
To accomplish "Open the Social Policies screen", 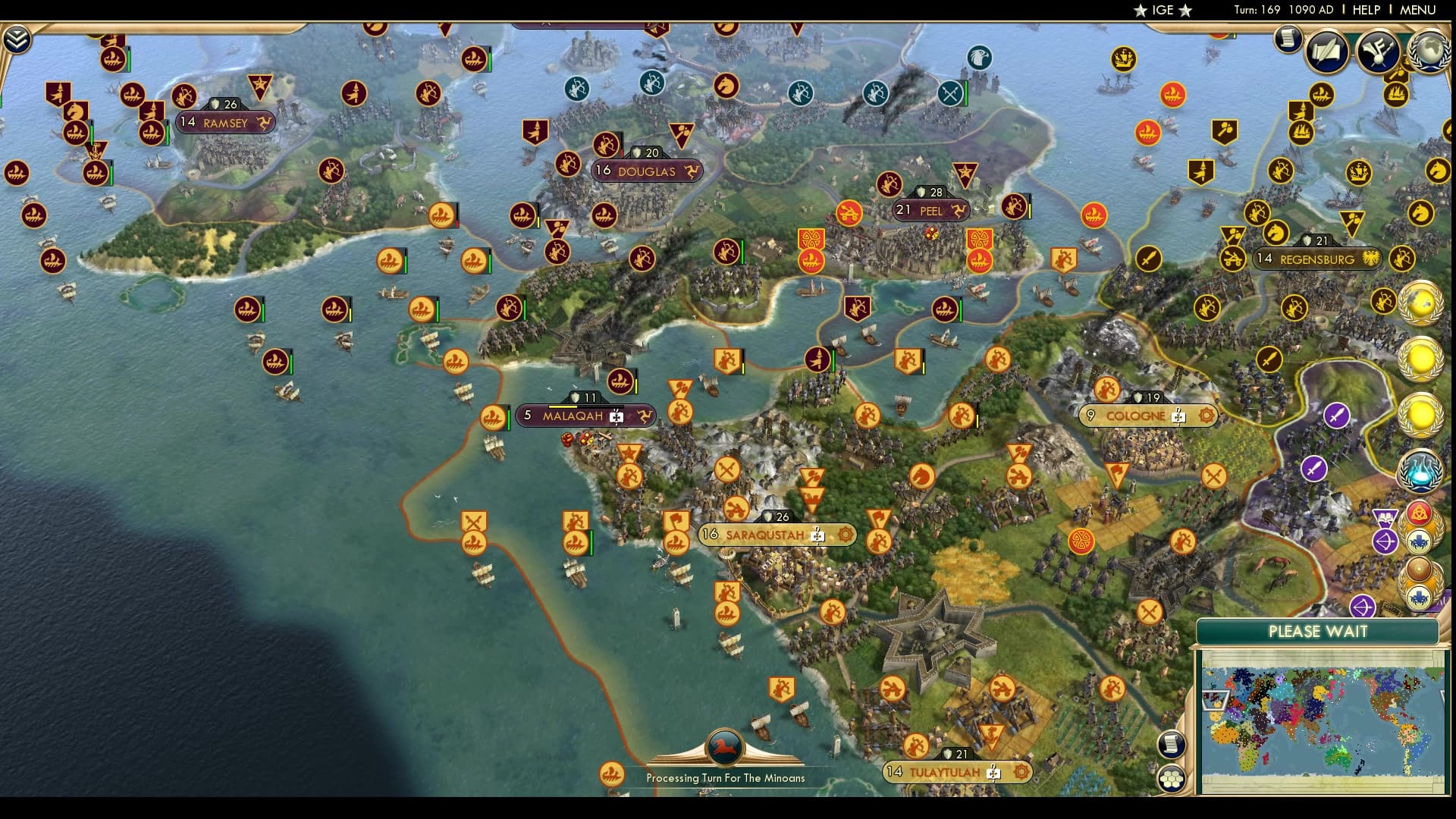I will pos(1325,52).
